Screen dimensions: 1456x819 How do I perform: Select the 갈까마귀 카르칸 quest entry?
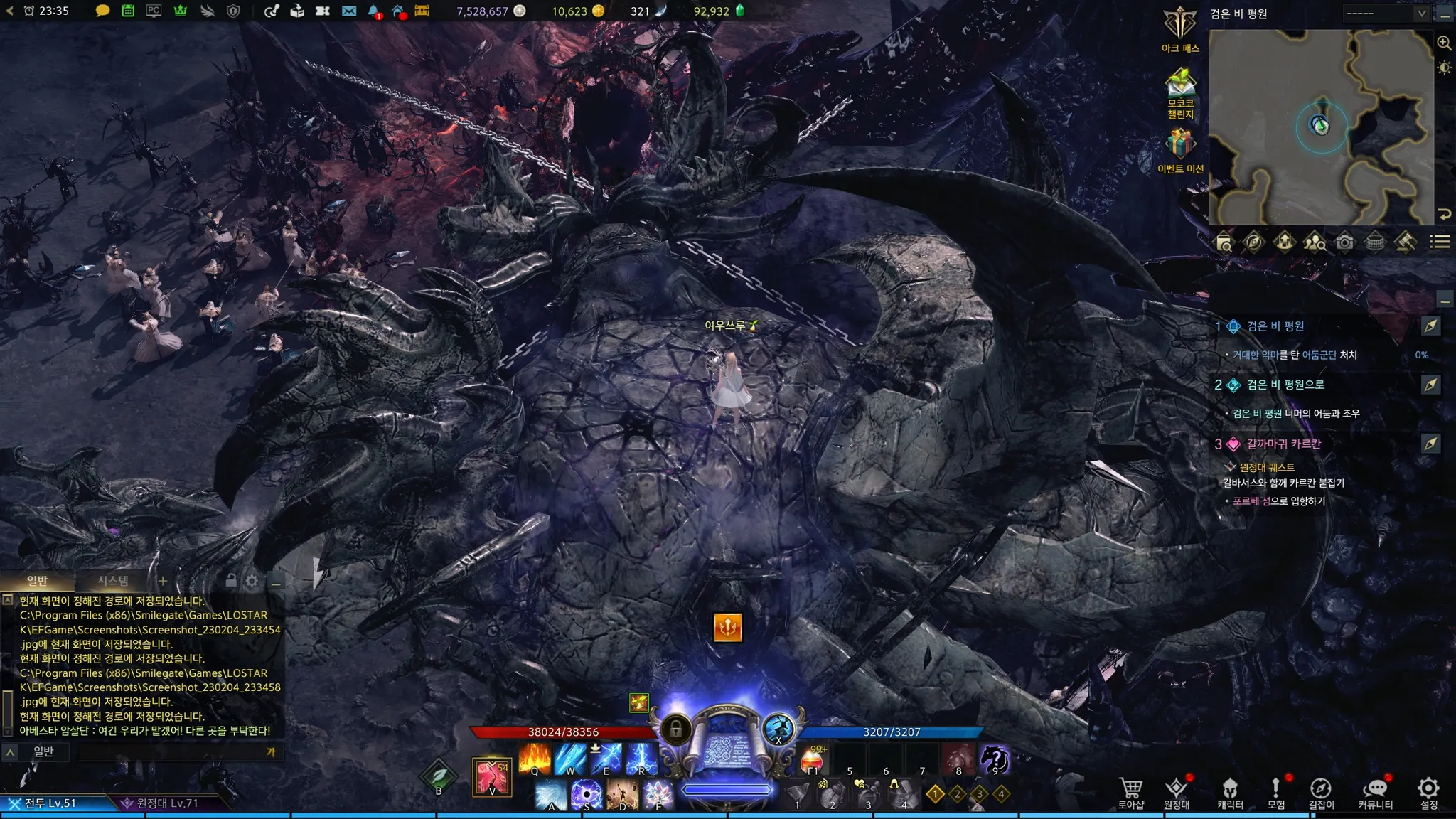(x=1283, y=444)
